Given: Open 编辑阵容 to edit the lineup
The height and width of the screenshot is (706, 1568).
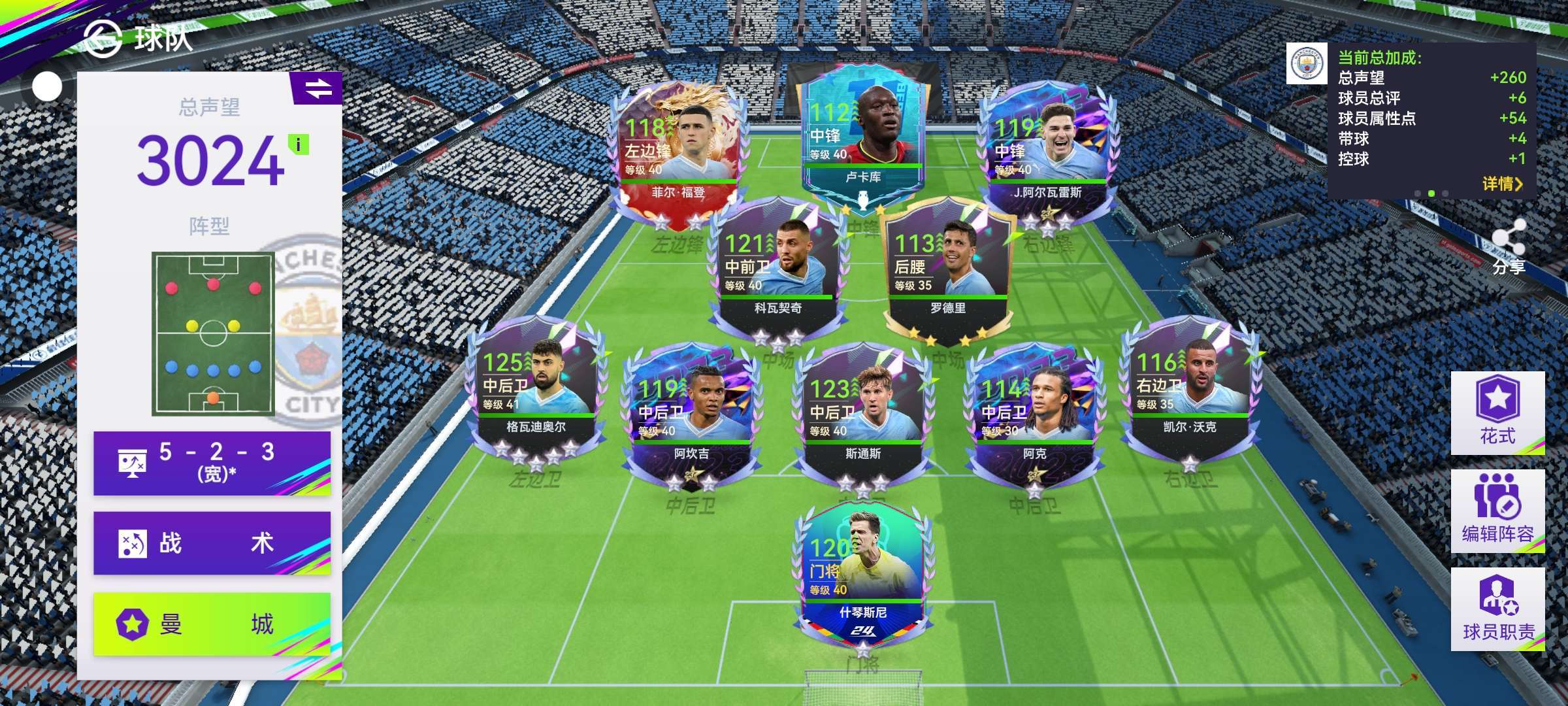Looking at the screenshot, I should 1497,511.
